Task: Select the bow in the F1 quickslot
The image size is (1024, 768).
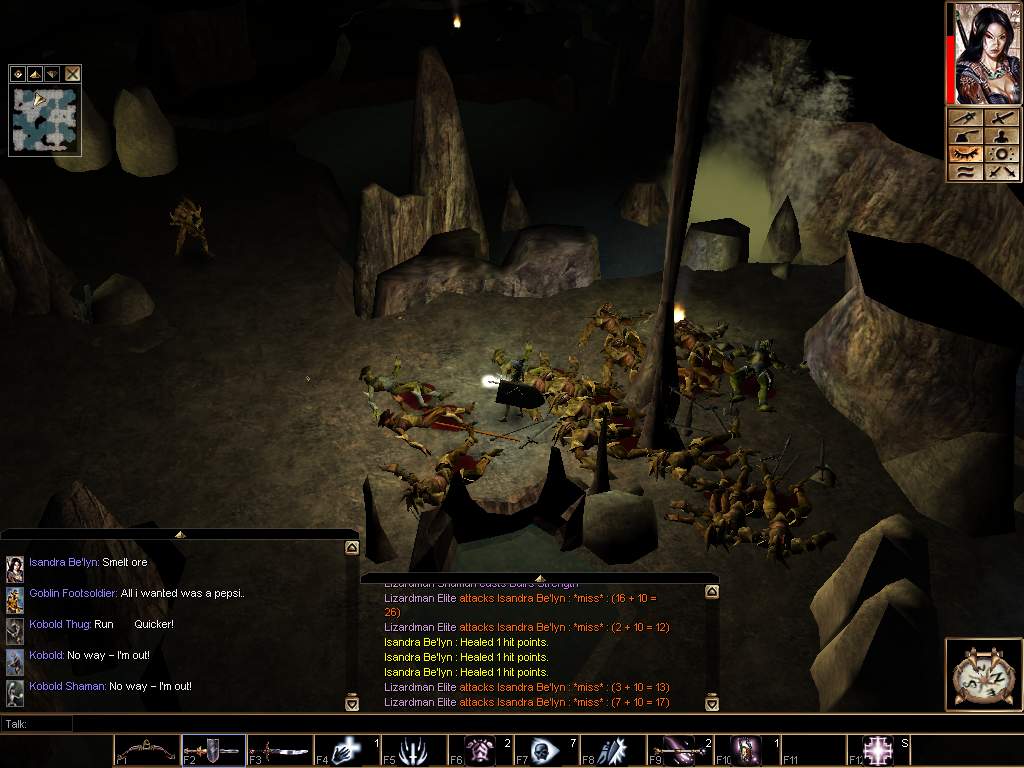Action: (146, 750)
